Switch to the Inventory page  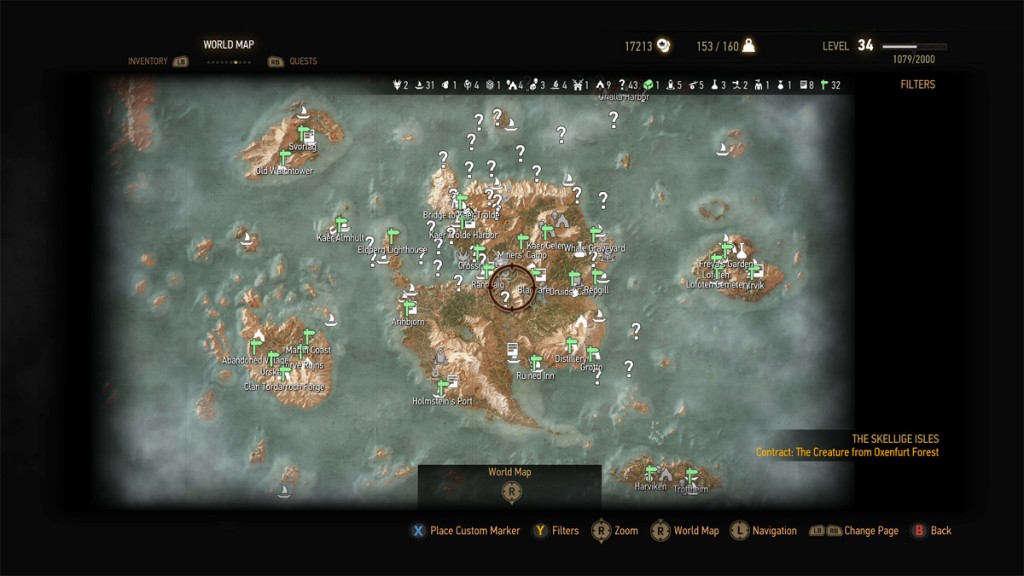click(148, 62)
